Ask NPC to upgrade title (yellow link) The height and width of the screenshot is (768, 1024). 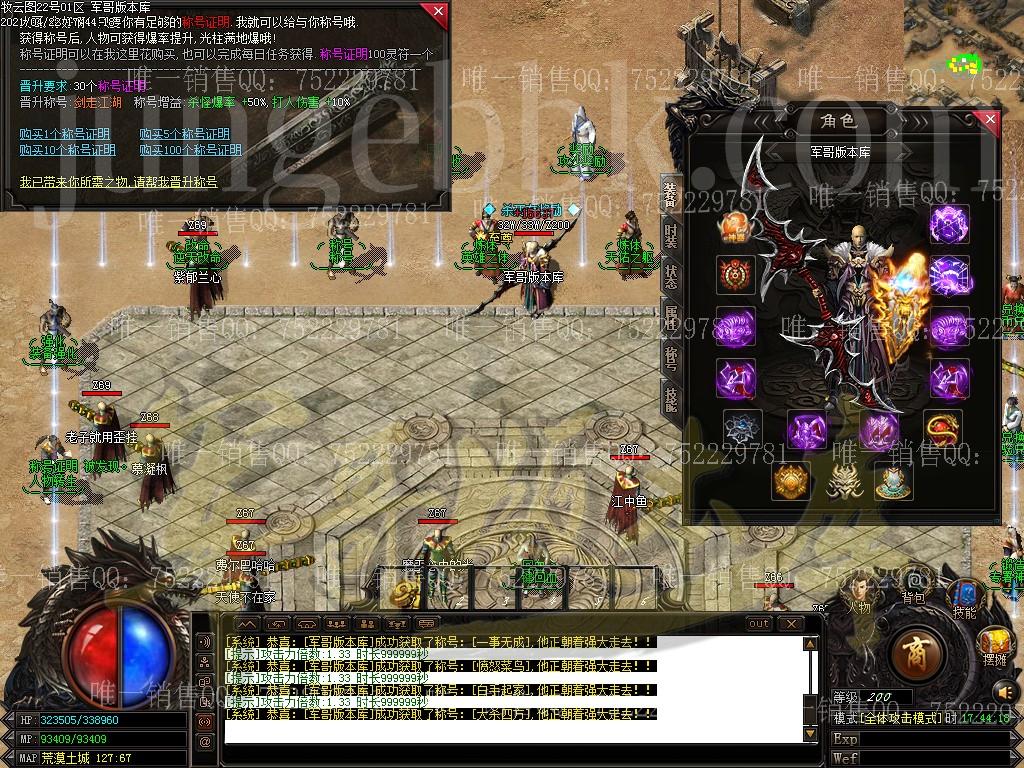118,182
